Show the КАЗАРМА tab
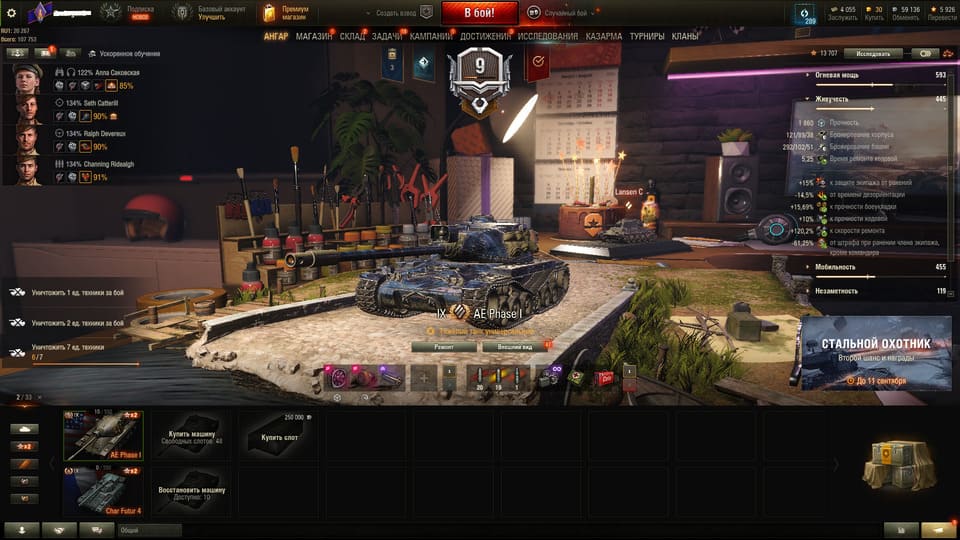The width and height of the screenshot is (960, 540). pos(603,36)
